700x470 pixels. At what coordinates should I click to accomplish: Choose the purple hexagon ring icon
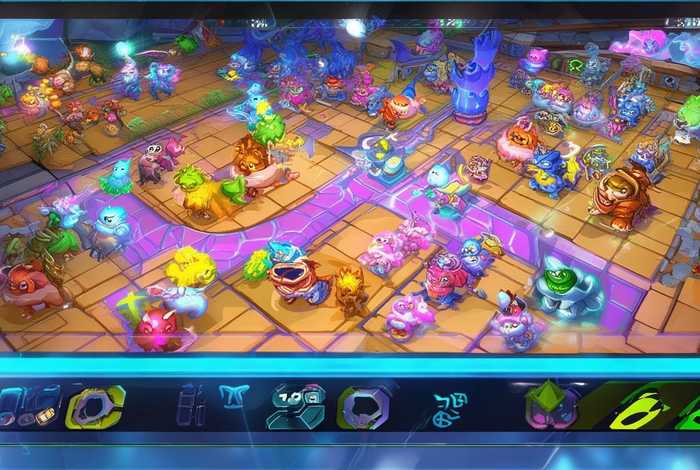(363, 407)
